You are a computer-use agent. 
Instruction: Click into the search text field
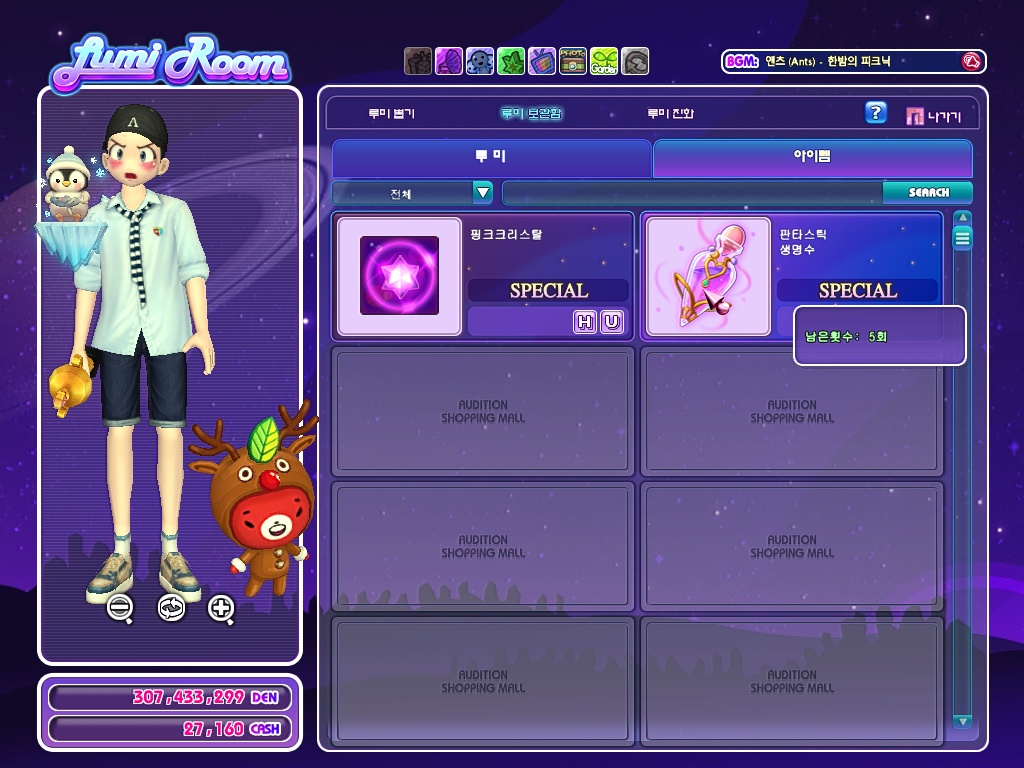[692, 192]
